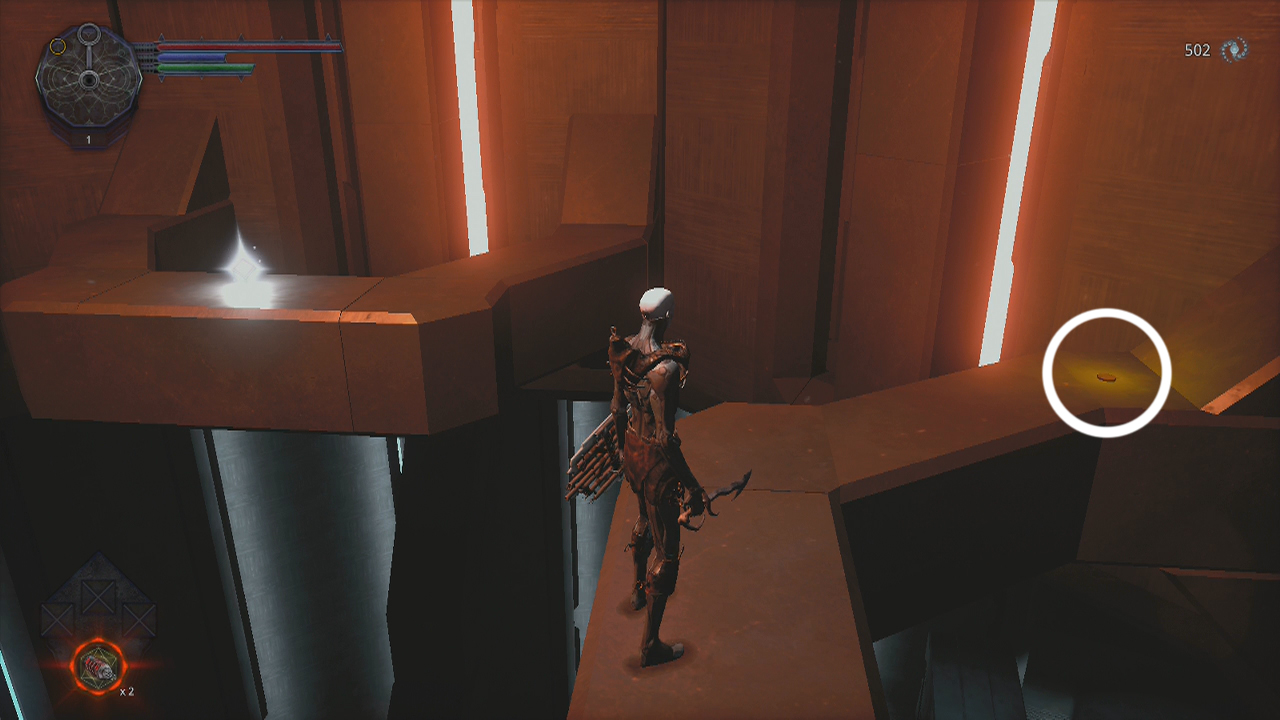Click the empty top quickslot diamond
Viewport: 1280px width, 720px height.
coord(97,596)
